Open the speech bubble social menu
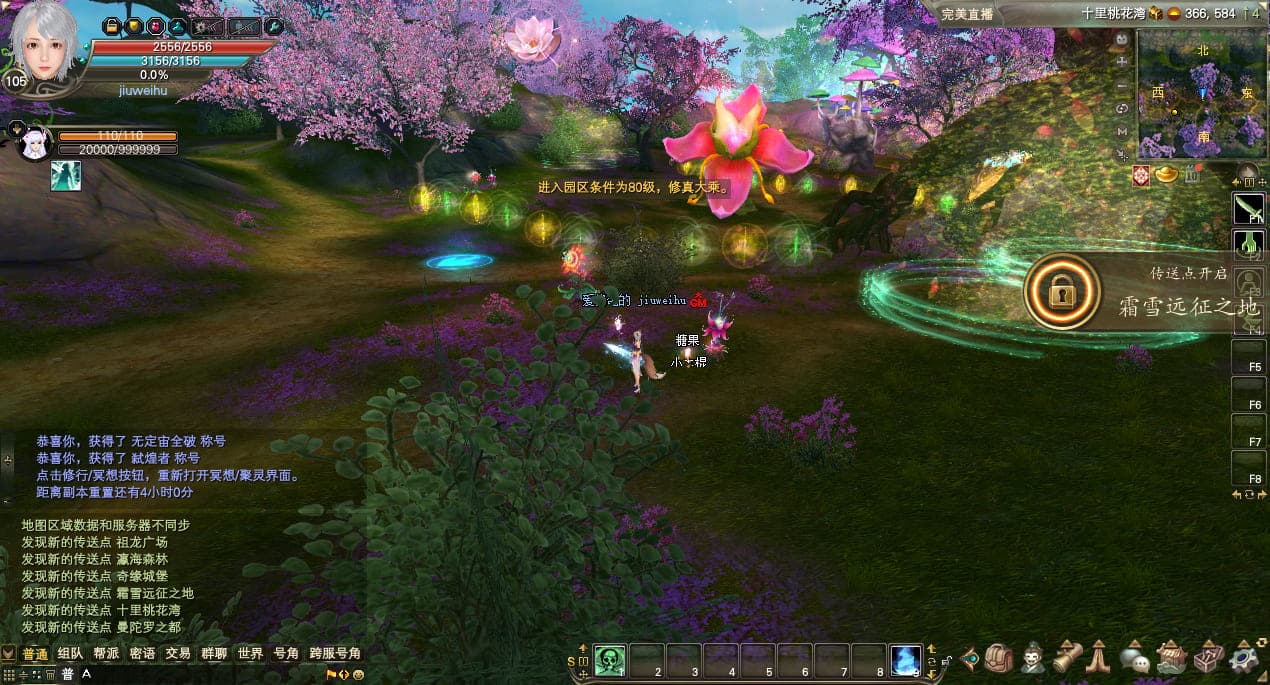Image resolution: width=1270 pixels, height=685 pixels. click(1133, 658)
